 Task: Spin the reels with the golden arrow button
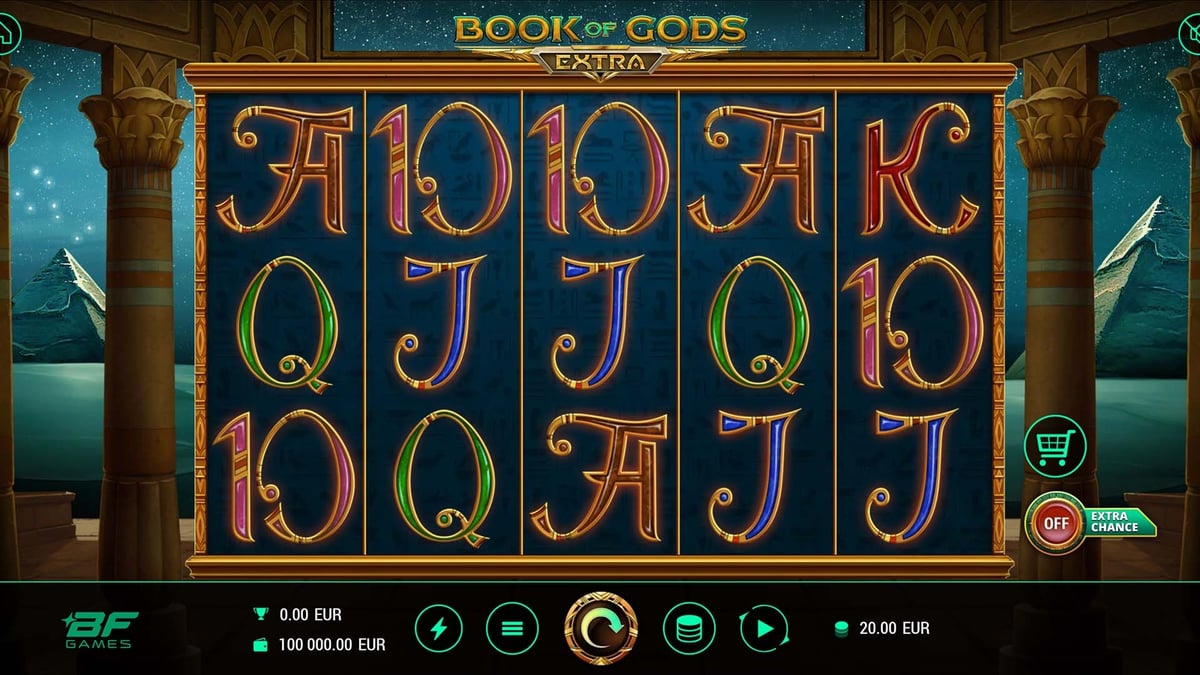pos(601,629)
